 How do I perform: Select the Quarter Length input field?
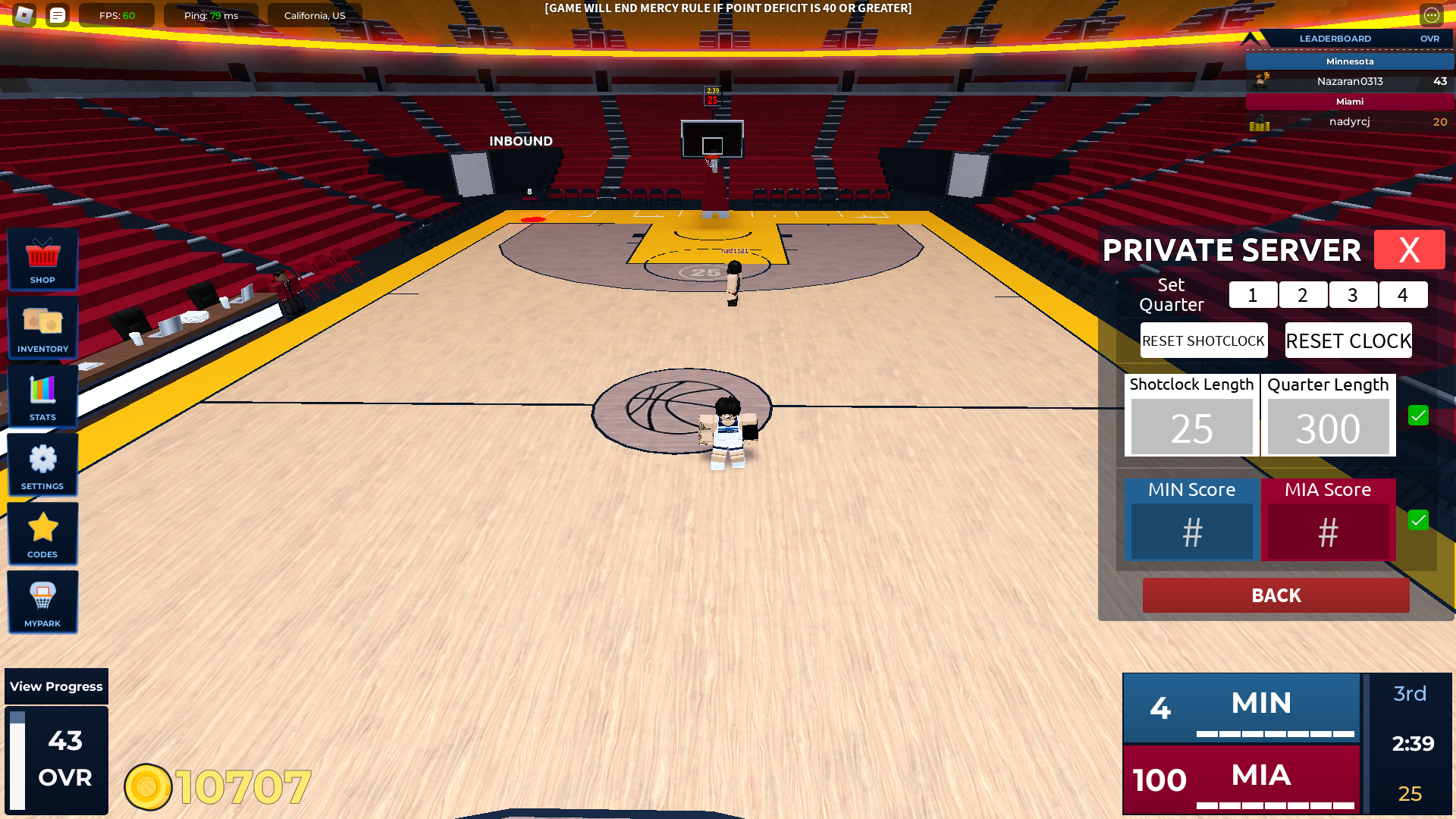(1328, 427)
